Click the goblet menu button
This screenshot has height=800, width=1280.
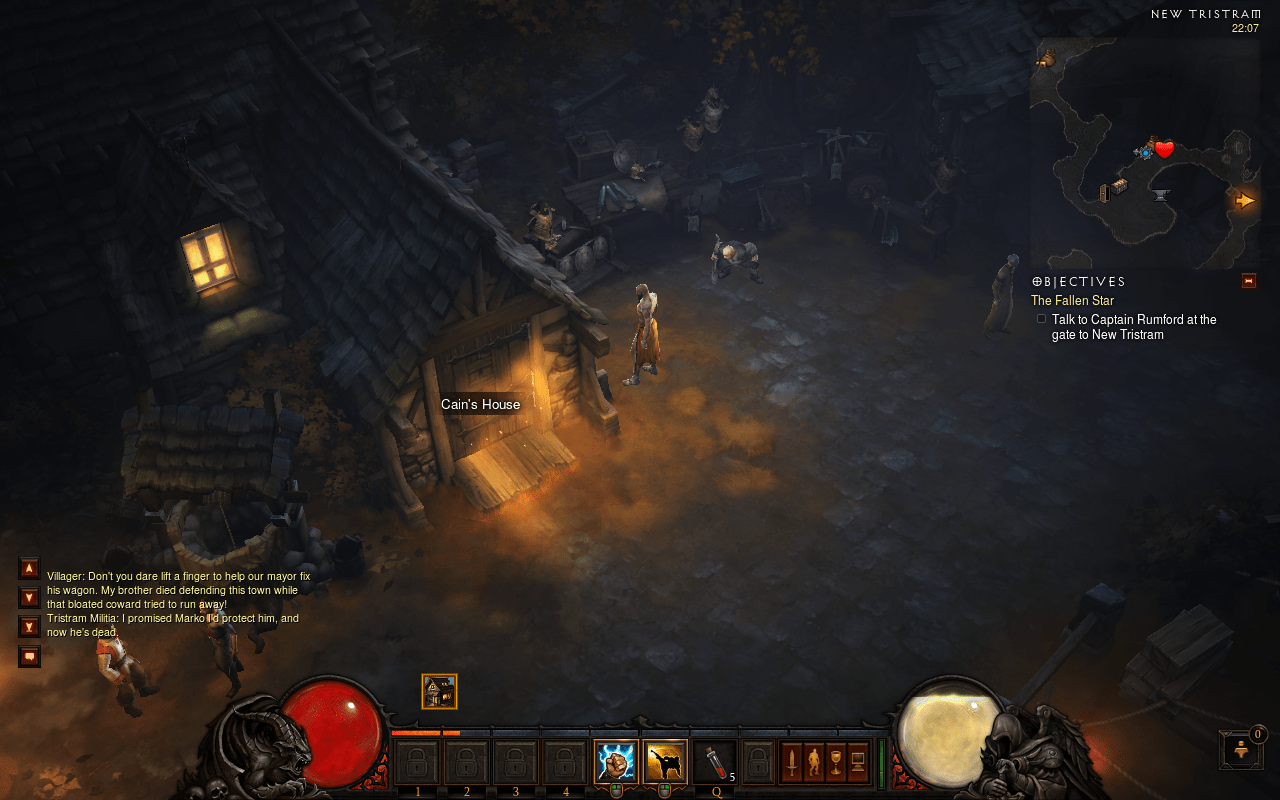(836, 762)
